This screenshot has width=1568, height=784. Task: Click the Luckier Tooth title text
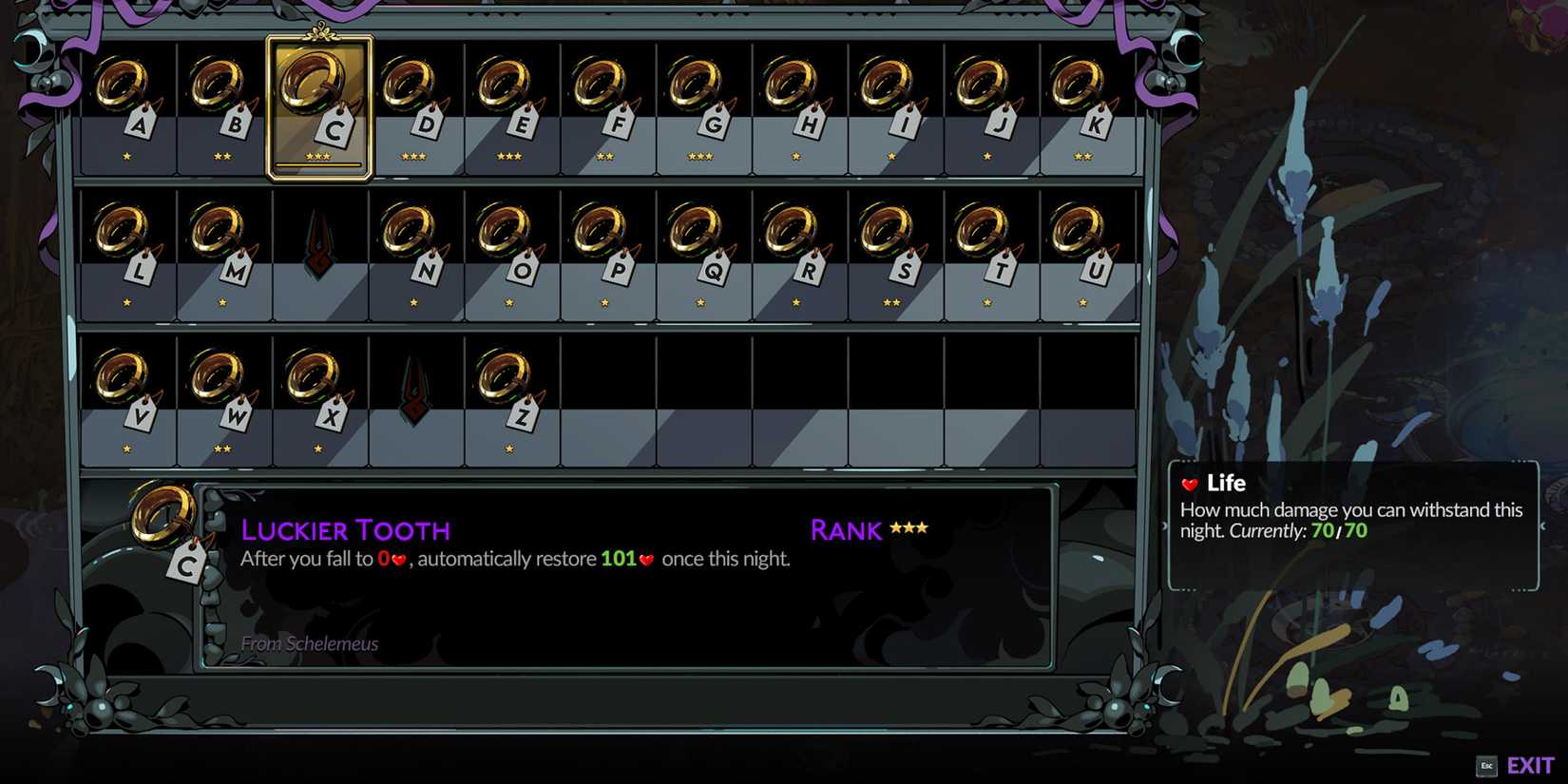(347, 530)
